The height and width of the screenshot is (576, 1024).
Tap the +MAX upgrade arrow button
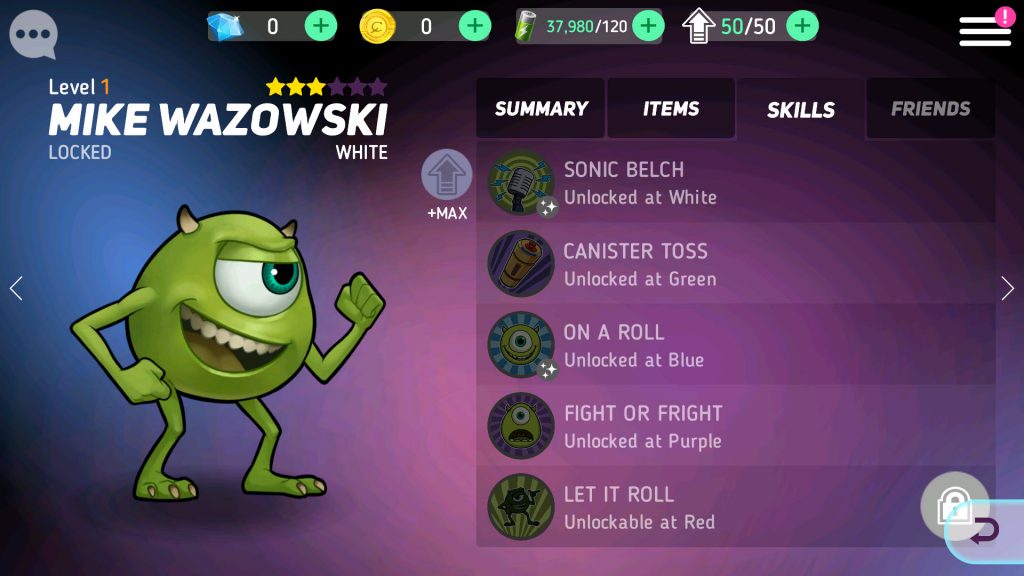[447, 177]
